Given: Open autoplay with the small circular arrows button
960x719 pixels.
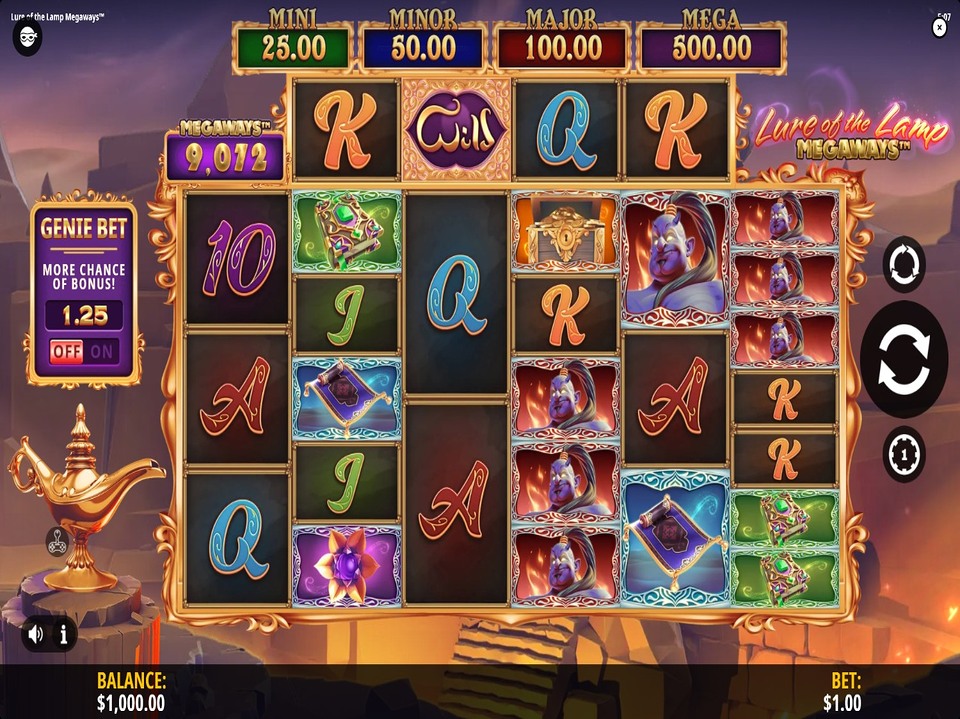Looking at the screenshot, I should click(904, 264).
